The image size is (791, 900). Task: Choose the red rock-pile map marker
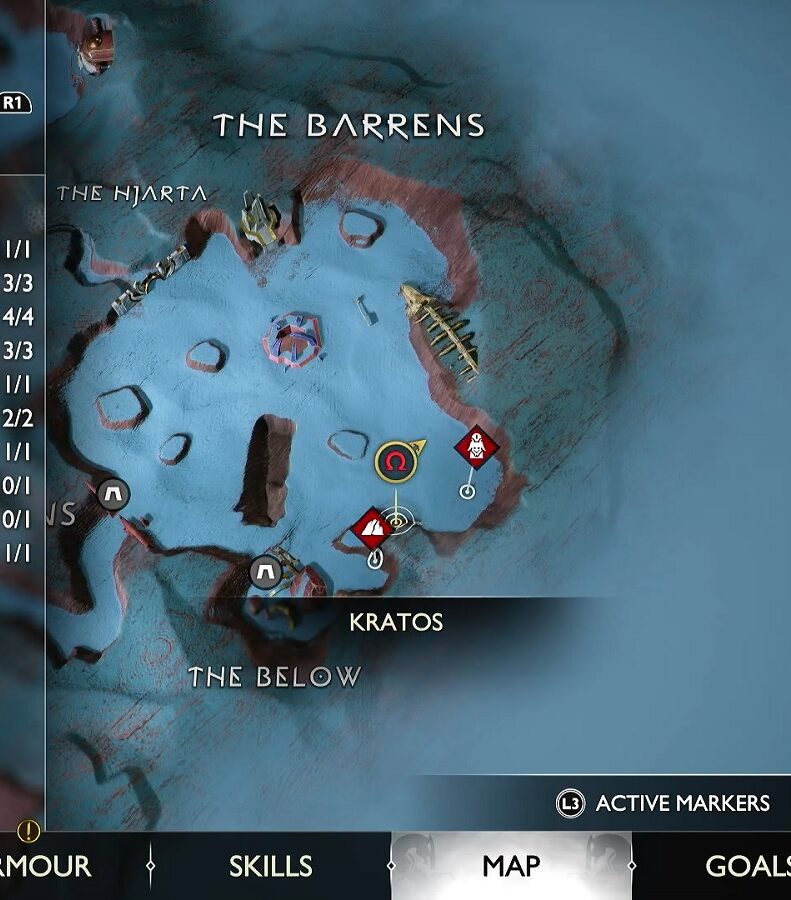tap(372, 528)
